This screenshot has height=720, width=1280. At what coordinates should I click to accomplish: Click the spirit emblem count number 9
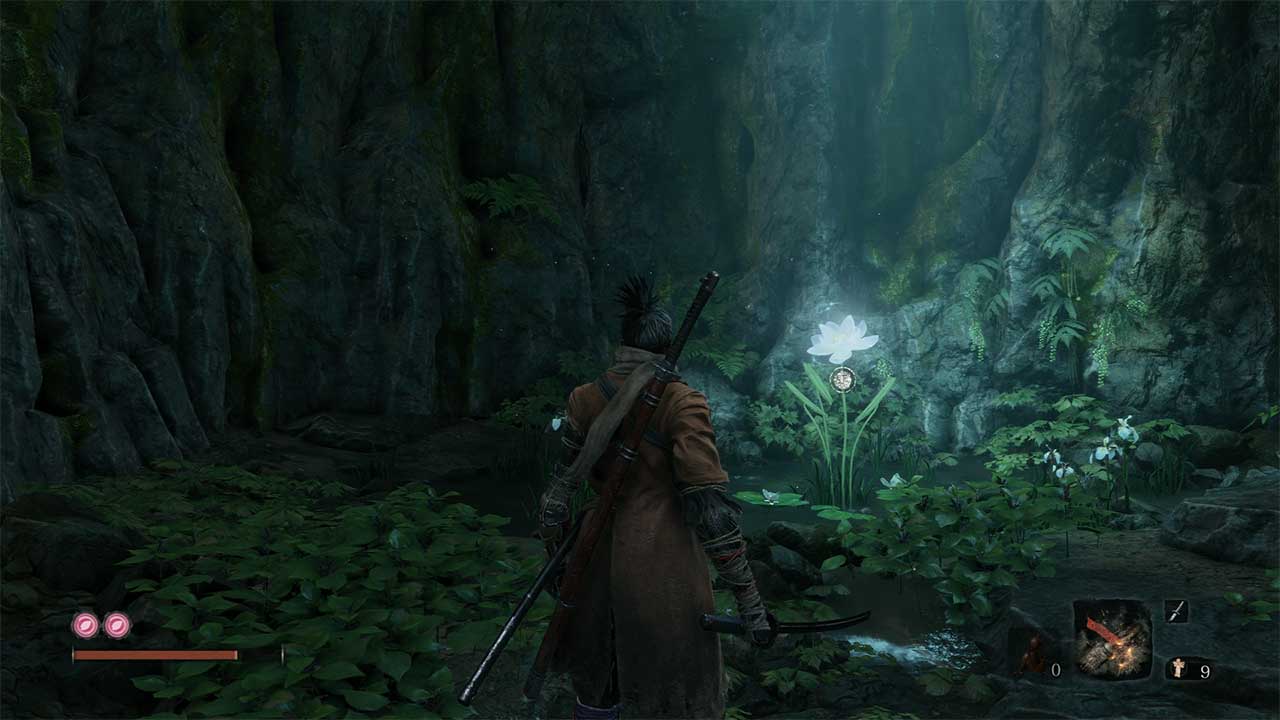pyautogui.click(x=1205, y=671)
